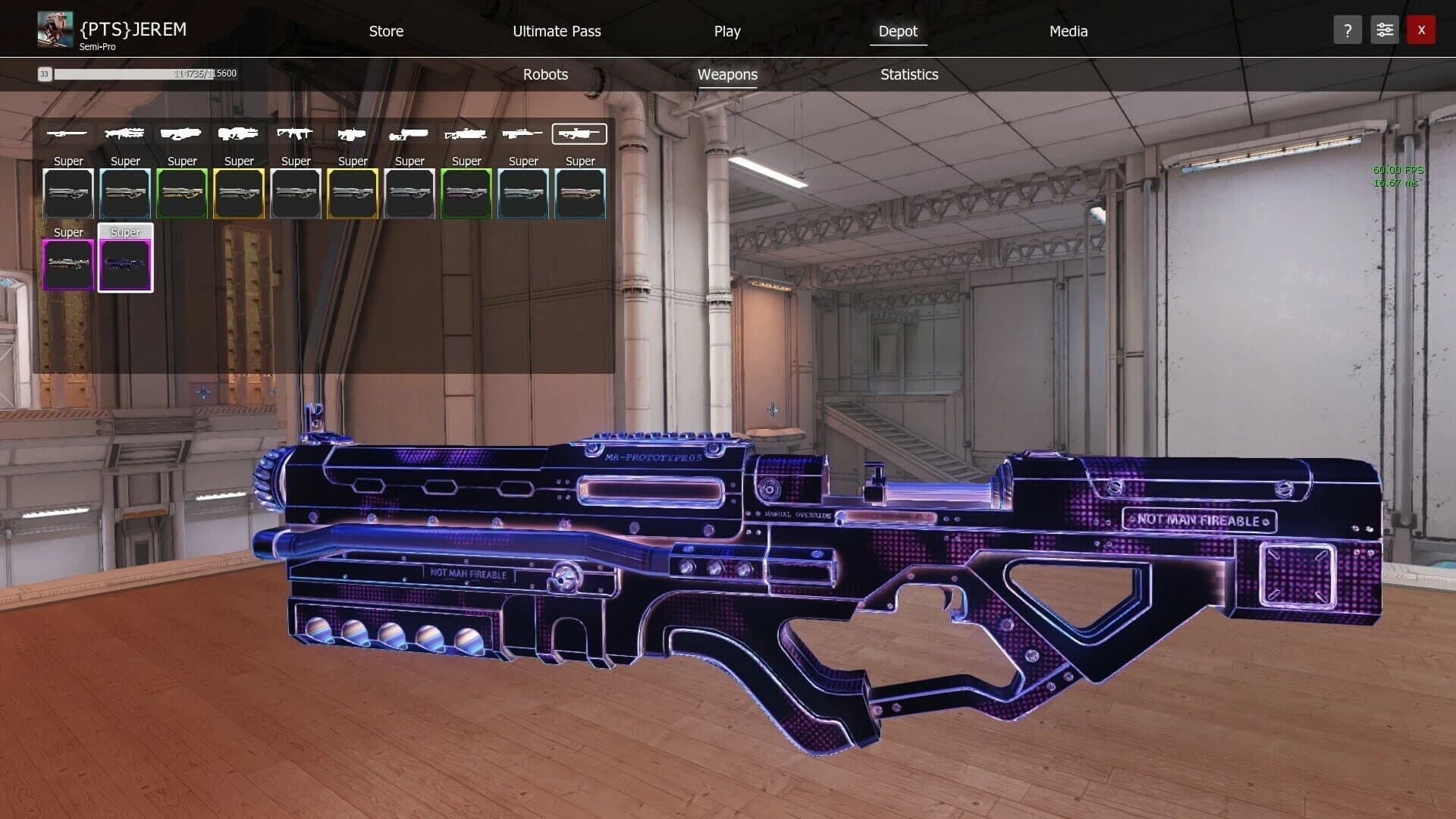Go to the Store menu
Viewport: 1456px width, 819px height.
386,31
